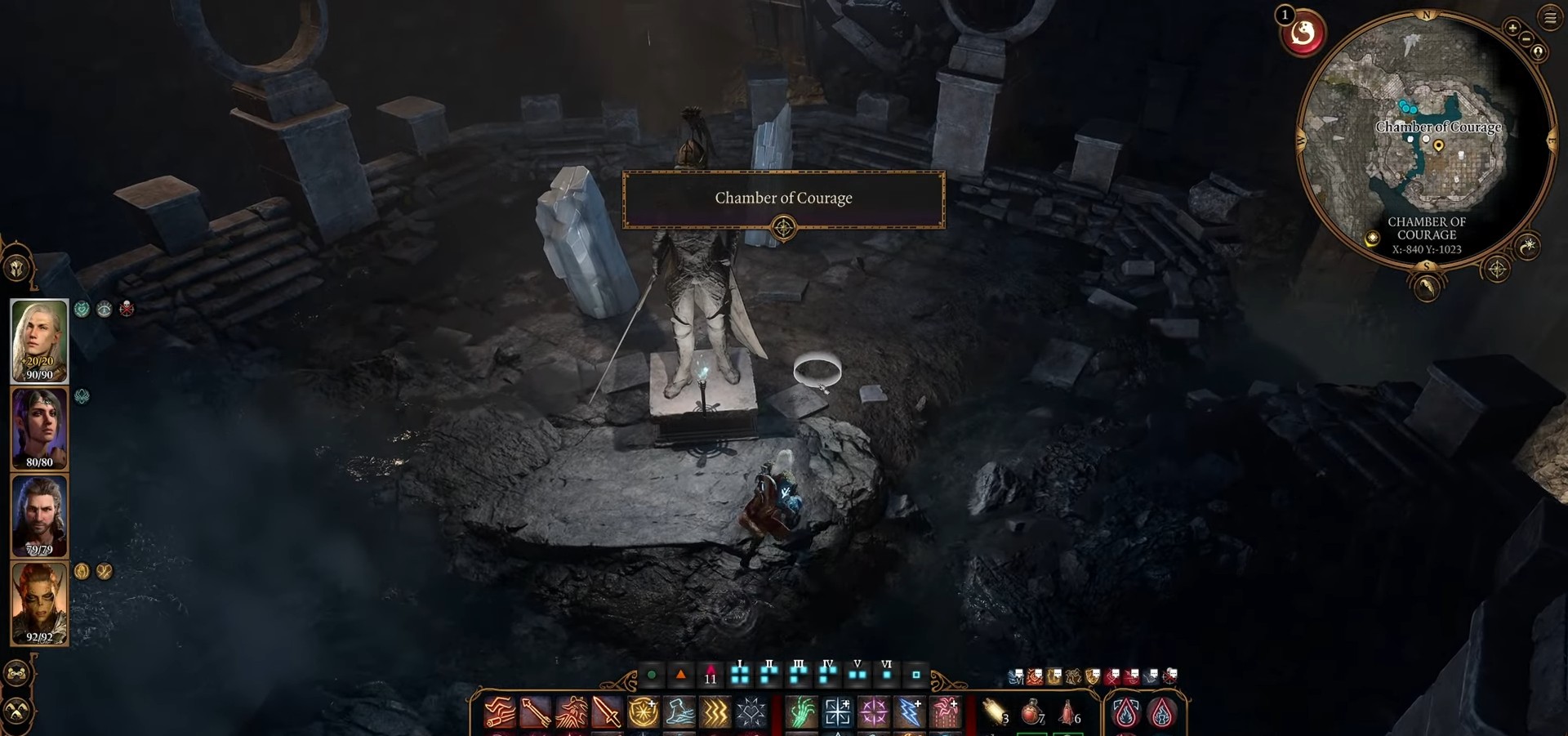This screenshot has height=736, width=1568.
Task: Activate the sword main-hand attack
Action: (607, 712)
